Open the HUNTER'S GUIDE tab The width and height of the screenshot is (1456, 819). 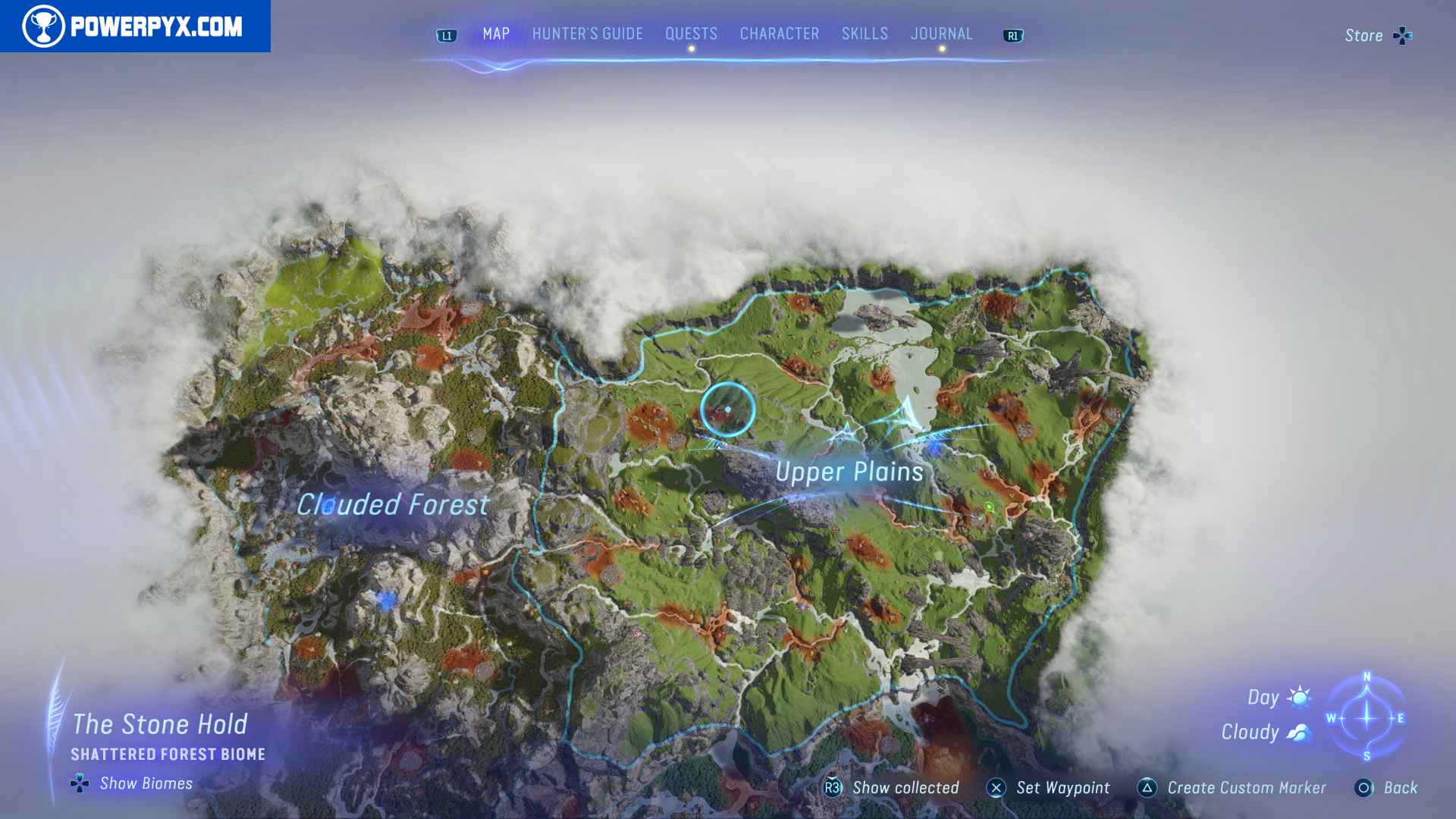(x=587, y=33)
